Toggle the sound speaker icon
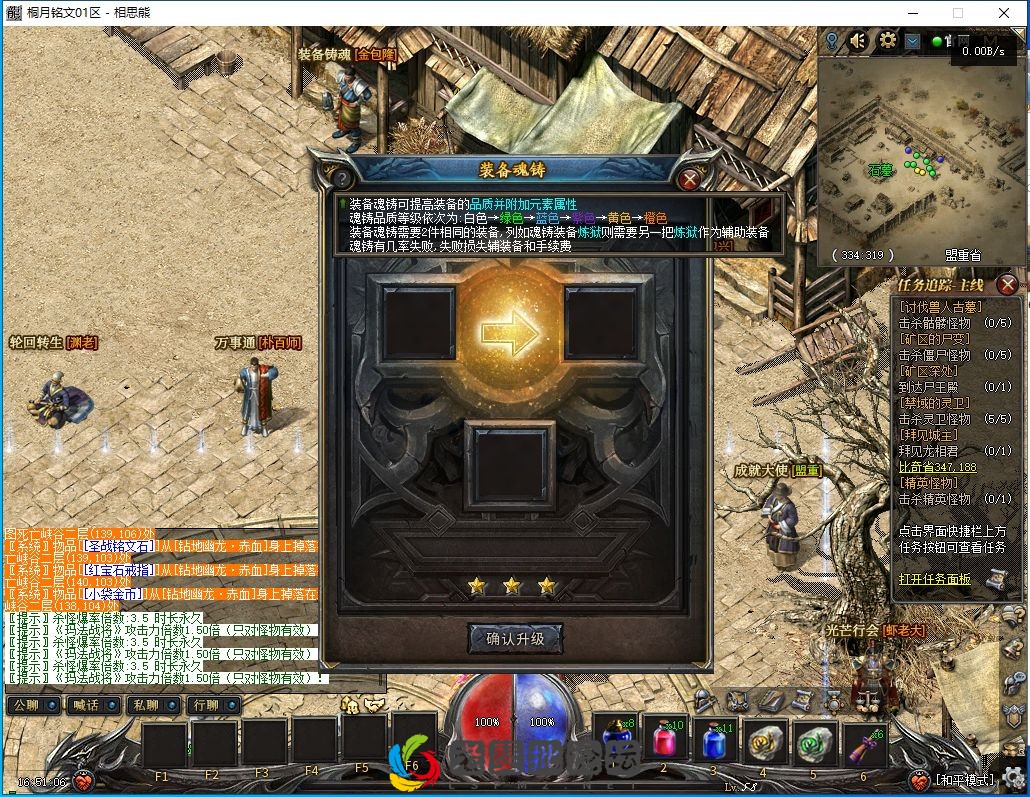The image size is (1030, 797). (x=859, y=41)
